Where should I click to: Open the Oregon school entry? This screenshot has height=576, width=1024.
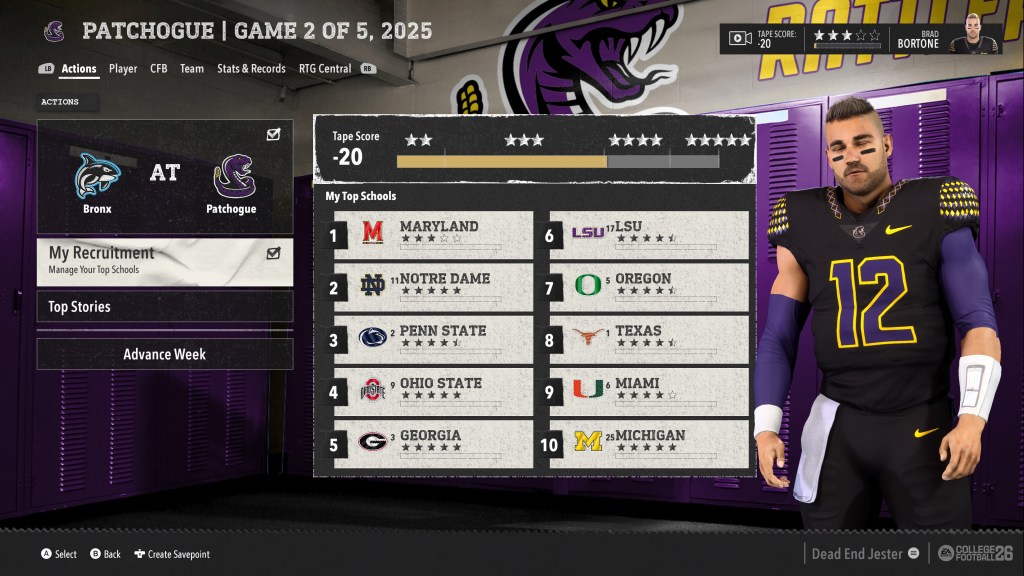click(649, 287)
